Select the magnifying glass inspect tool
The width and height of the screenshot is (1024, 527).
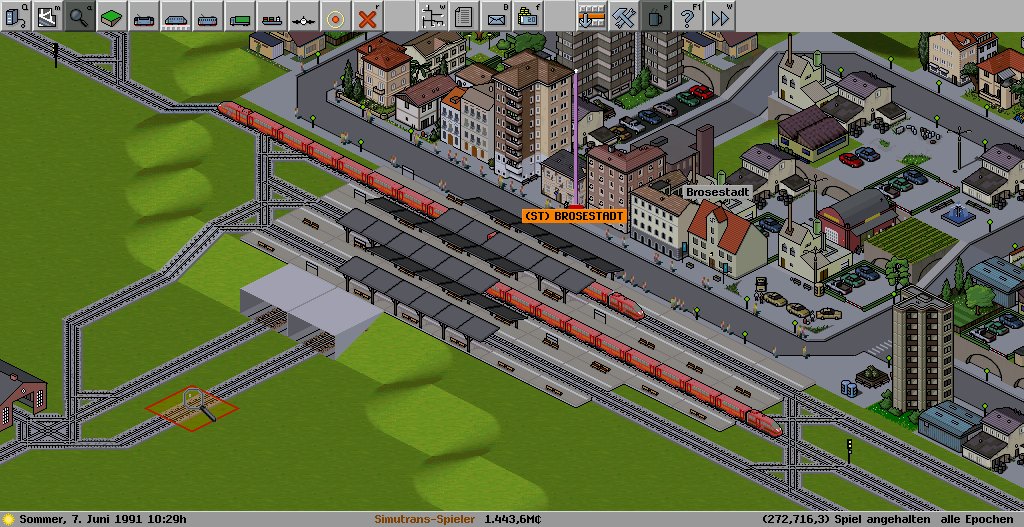pos(79,16)
